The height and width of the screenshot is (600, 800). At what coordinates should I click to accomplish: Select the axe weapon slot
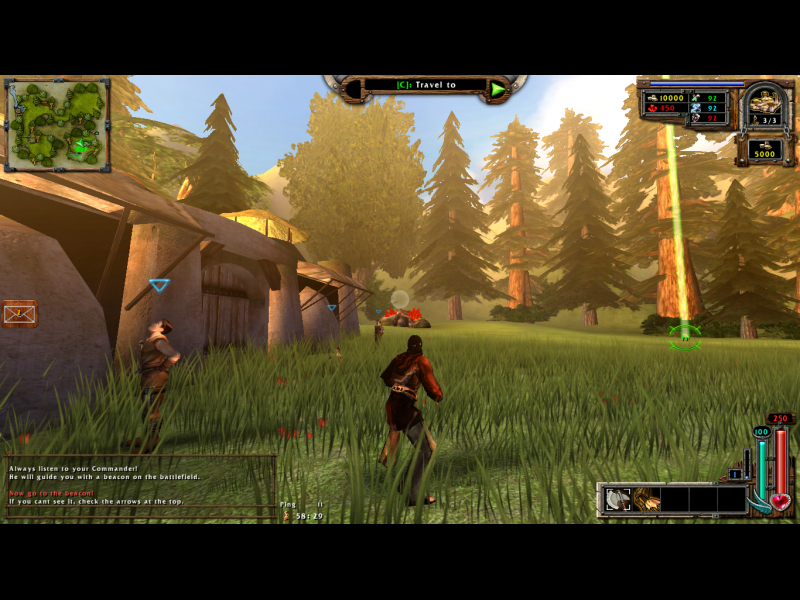619,499
